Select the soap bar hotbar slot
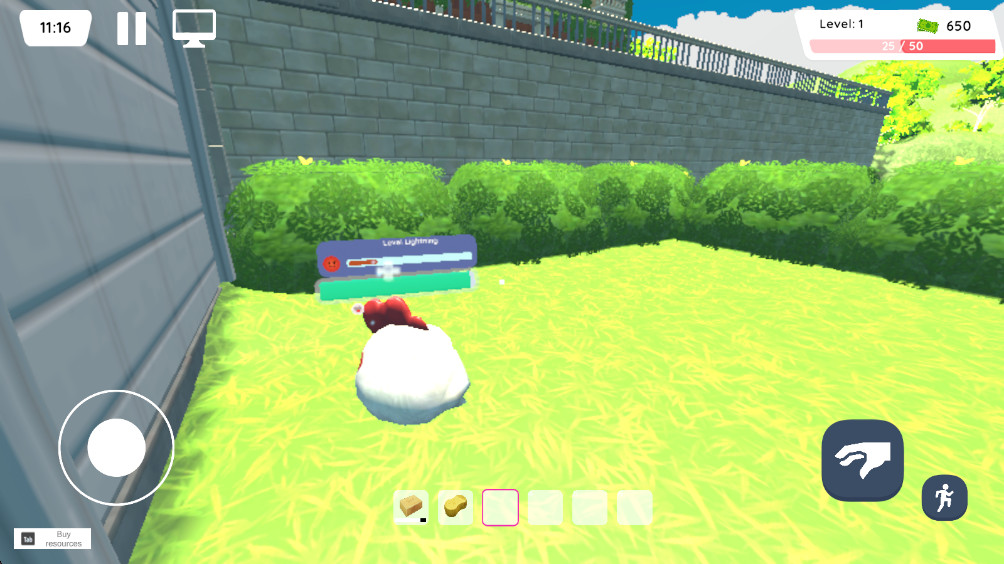Screen dimensions: 1004x564 tap(411, 507)
